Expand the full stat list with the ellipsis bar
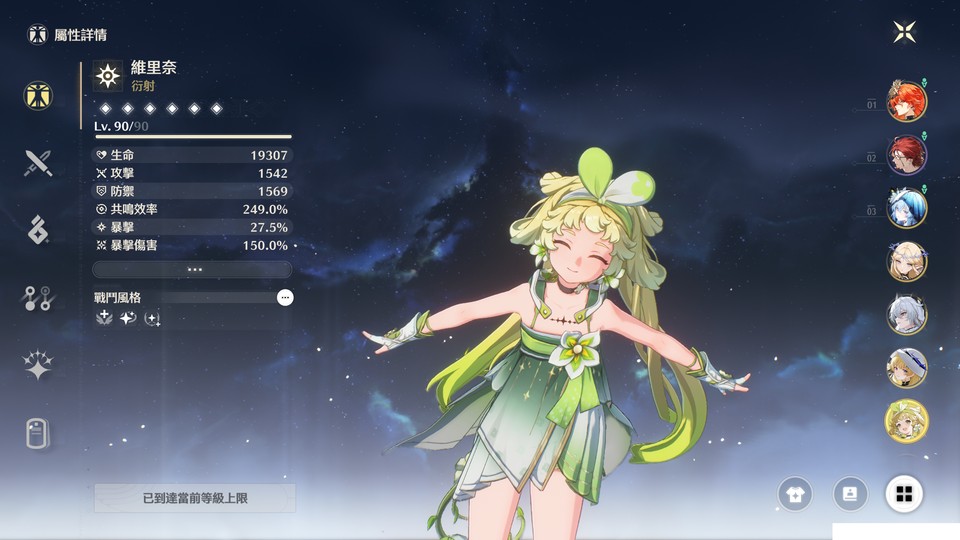 pyautogui.click(x=192, y=269)
